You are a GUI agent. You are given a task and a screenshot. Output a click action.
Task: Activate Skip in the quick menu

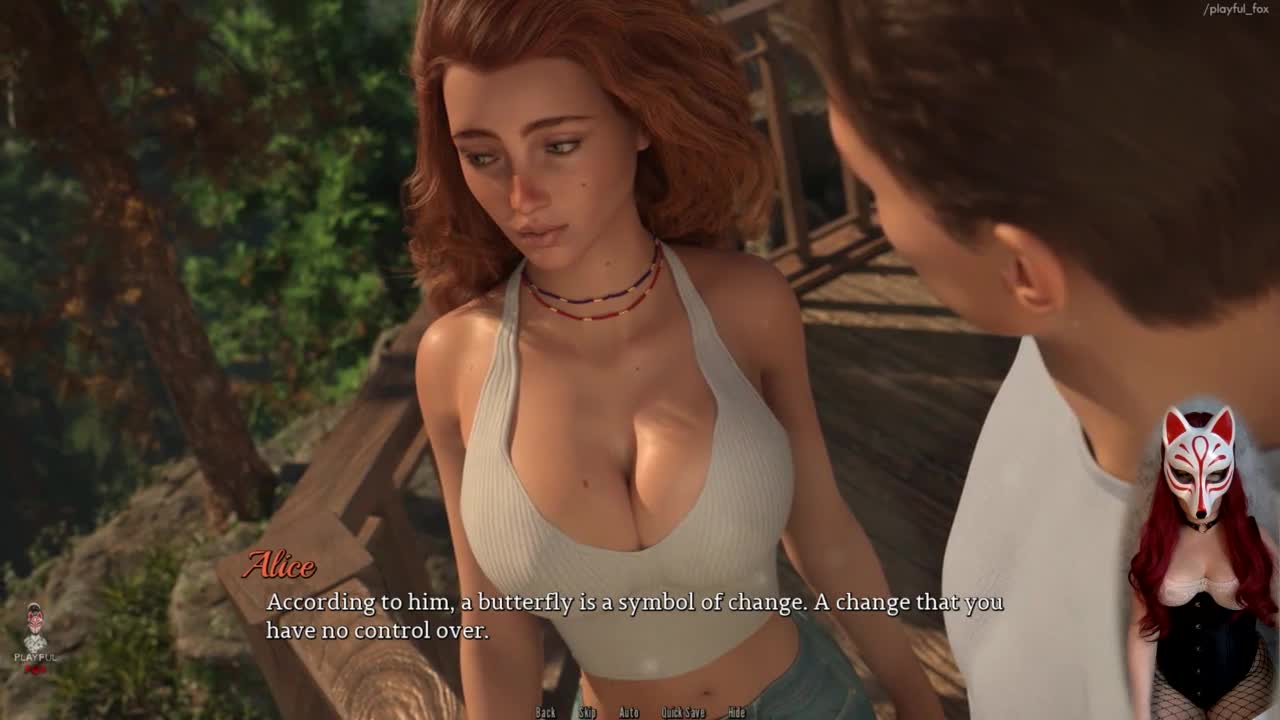pos(587,712)
